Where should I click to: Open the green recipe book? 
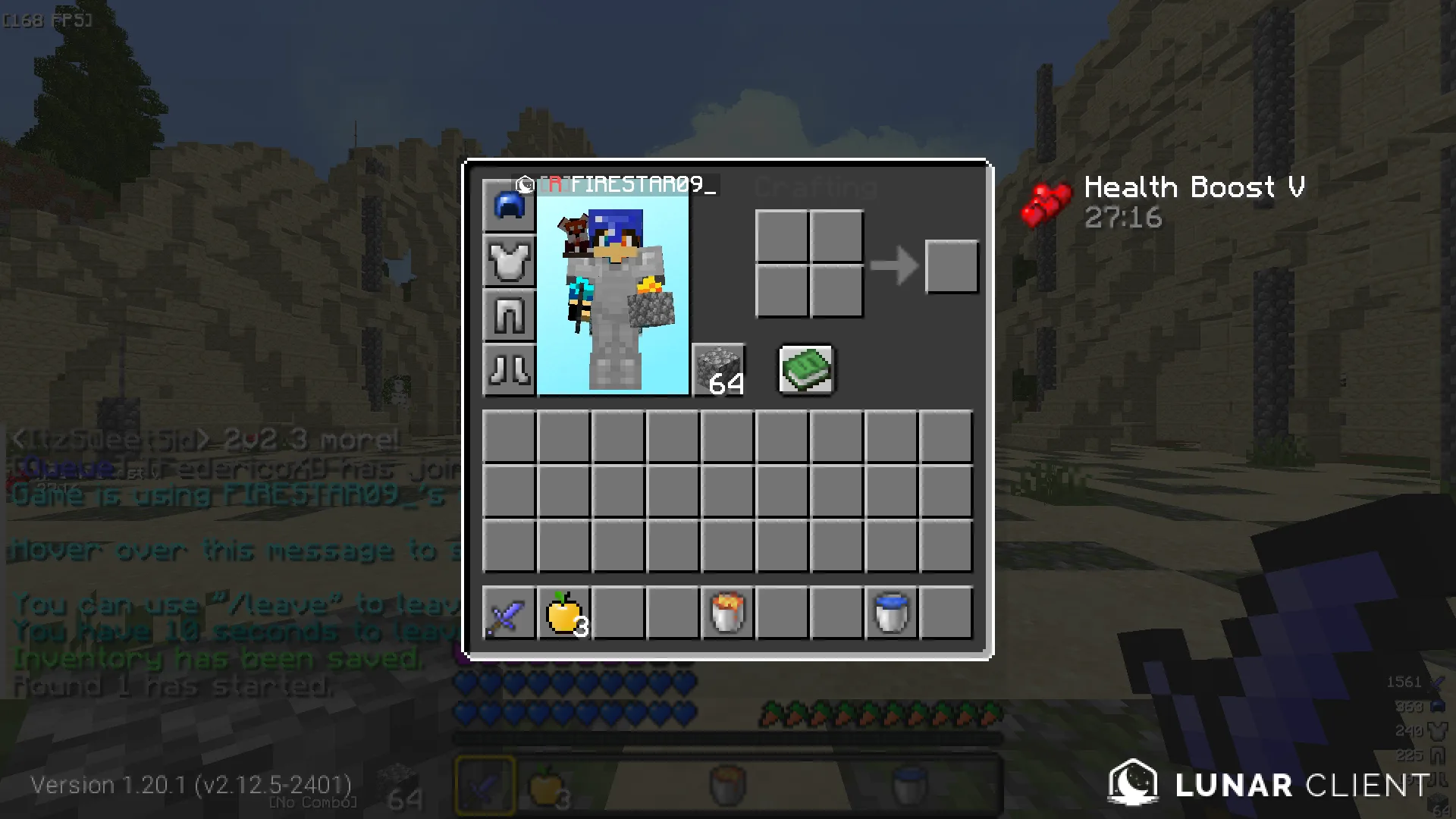point(806,369)
